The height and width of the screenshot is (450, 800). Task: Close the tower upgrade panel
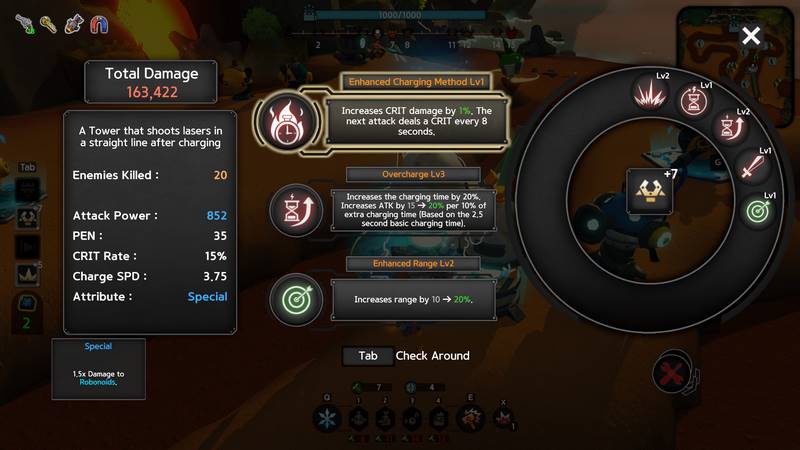click(x=751, y=37)
